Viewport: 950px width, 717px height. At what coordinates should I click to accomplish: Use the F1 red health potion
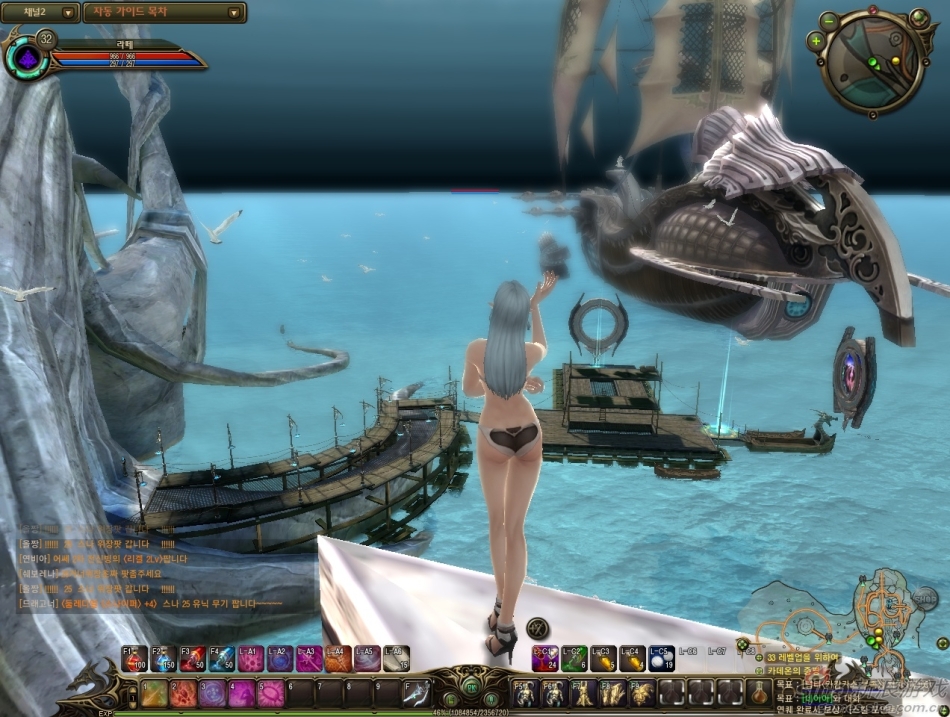click(135, 658)
